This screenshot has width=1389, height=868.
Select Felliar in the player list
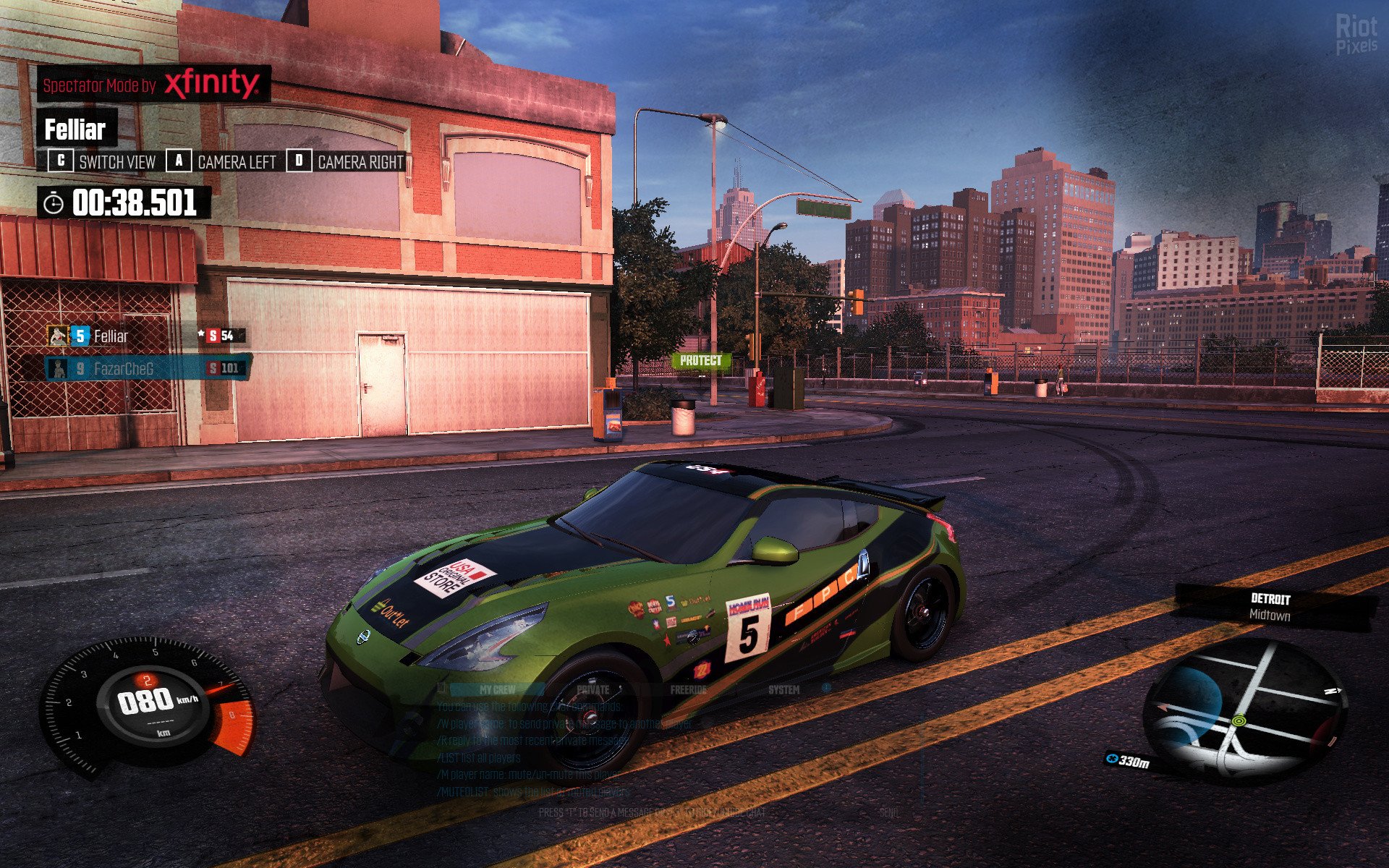[111, 336]
